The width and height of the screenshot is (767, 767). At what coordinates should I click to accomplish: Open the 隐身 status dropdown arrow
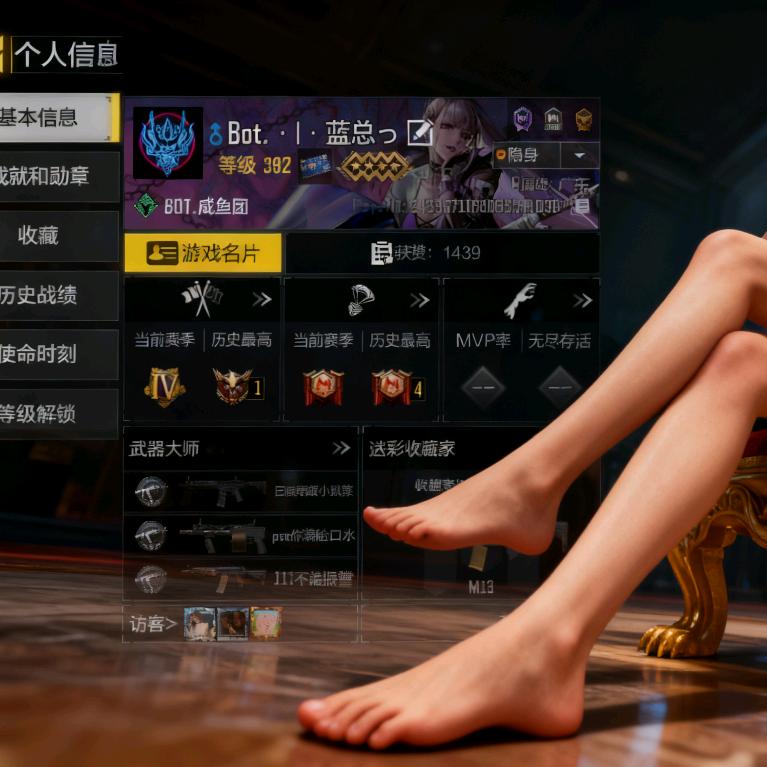coord(579,155)
